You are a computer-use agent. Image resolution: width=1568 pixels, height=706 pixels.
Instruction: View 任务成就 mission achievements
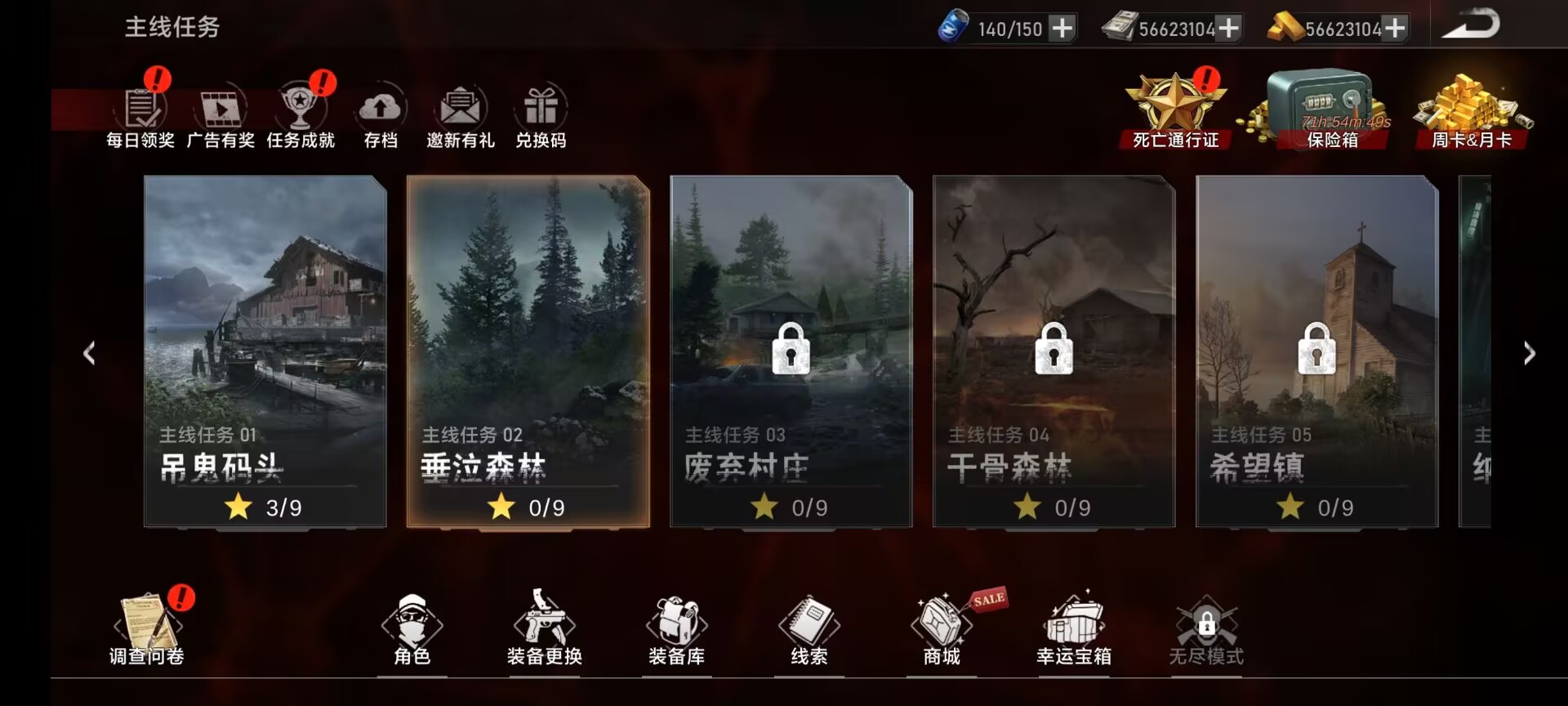tap(301, 110)
